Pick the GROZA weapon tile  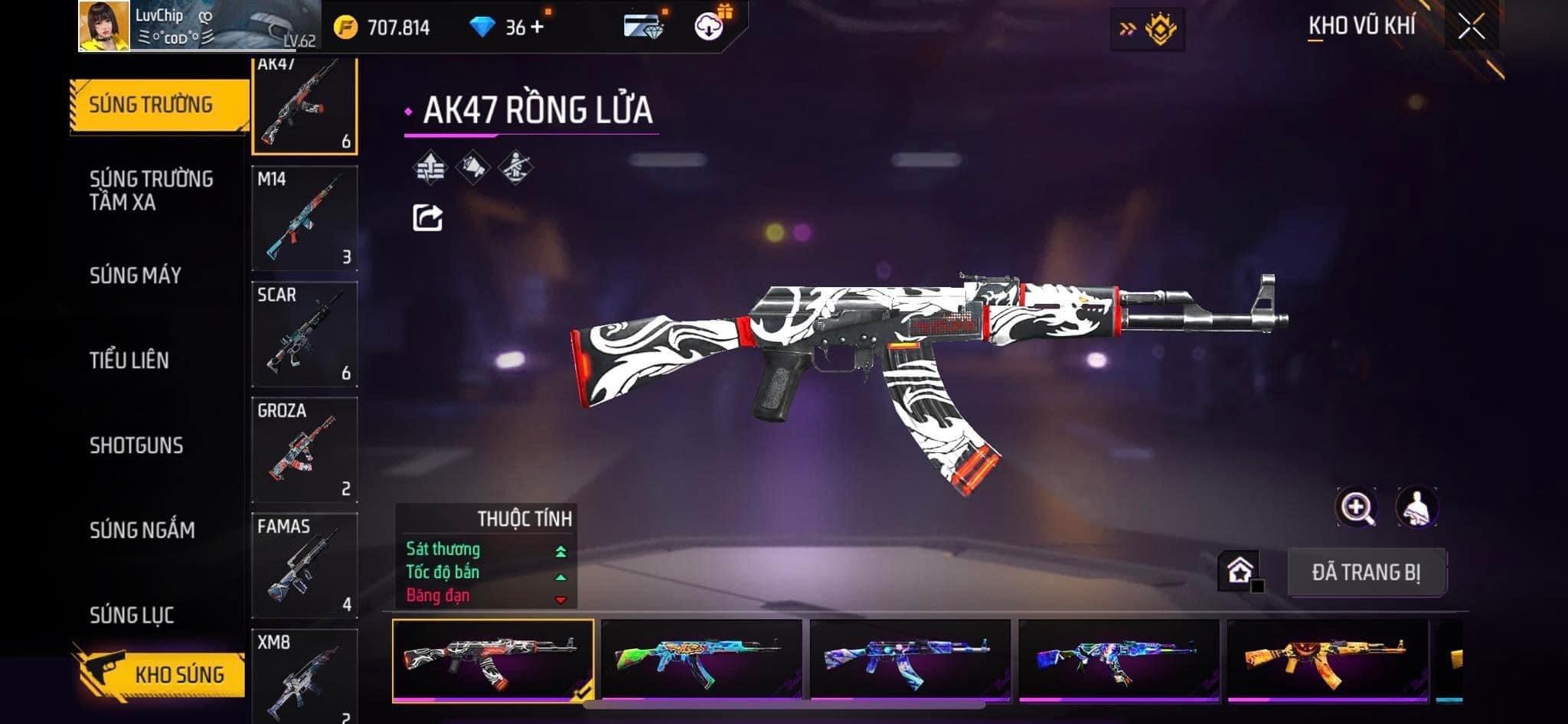305,449
